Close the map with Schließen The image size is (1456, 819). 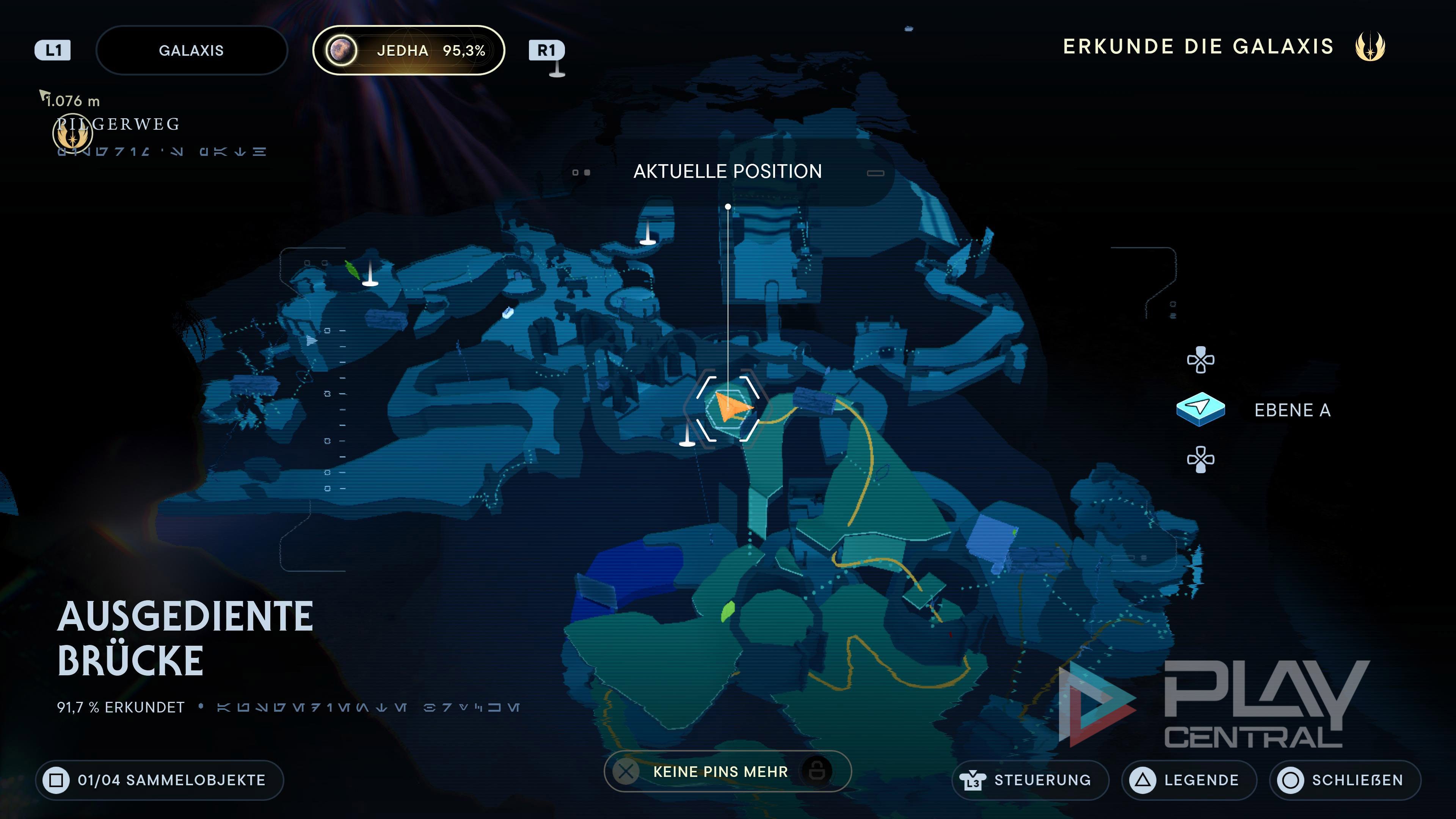point(1345,780)
